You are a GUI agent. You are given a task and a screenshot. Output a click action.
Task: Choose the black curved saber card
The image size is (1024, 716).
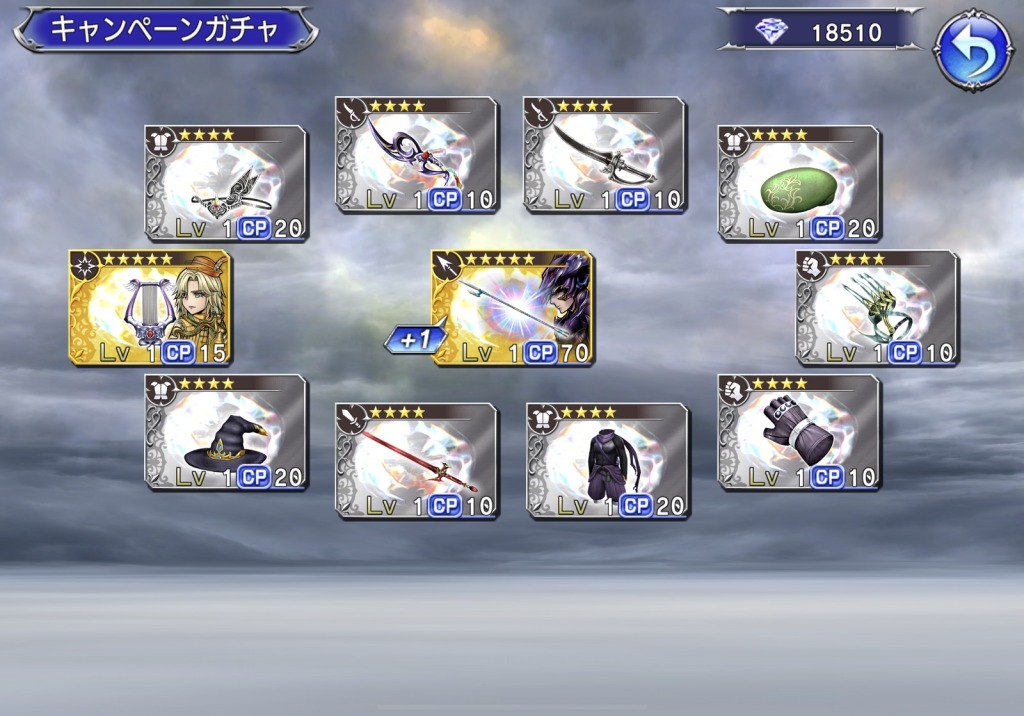point(605,154)
